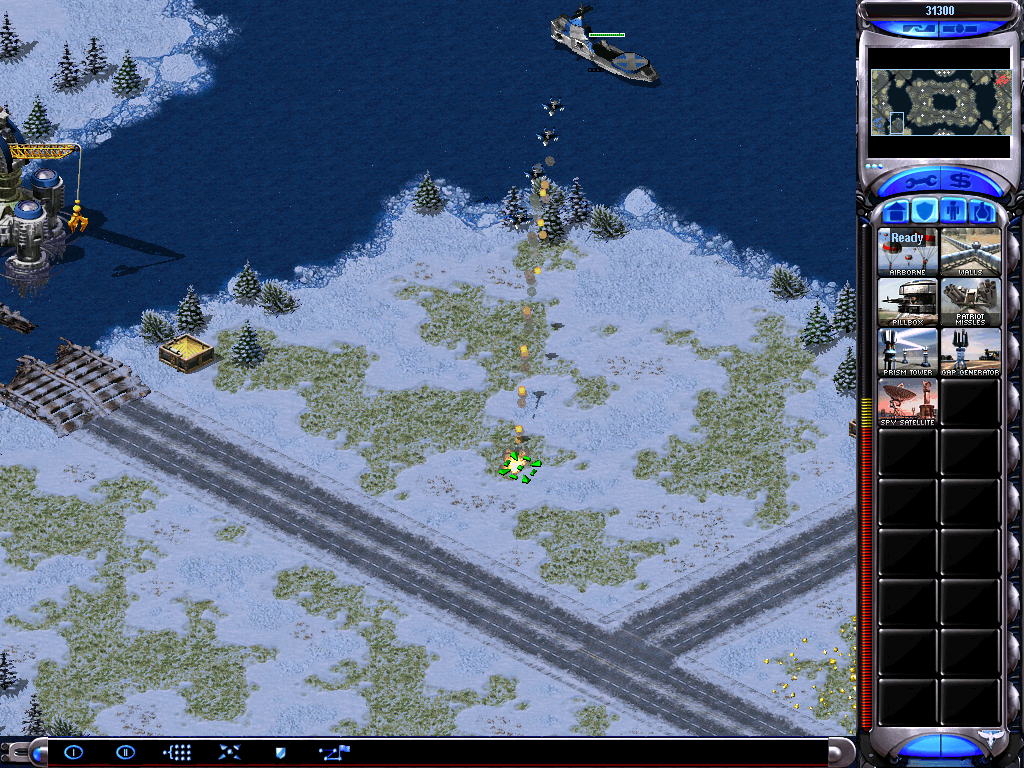
Task: Build Walls from the sidebar
Action: (970, 252)
